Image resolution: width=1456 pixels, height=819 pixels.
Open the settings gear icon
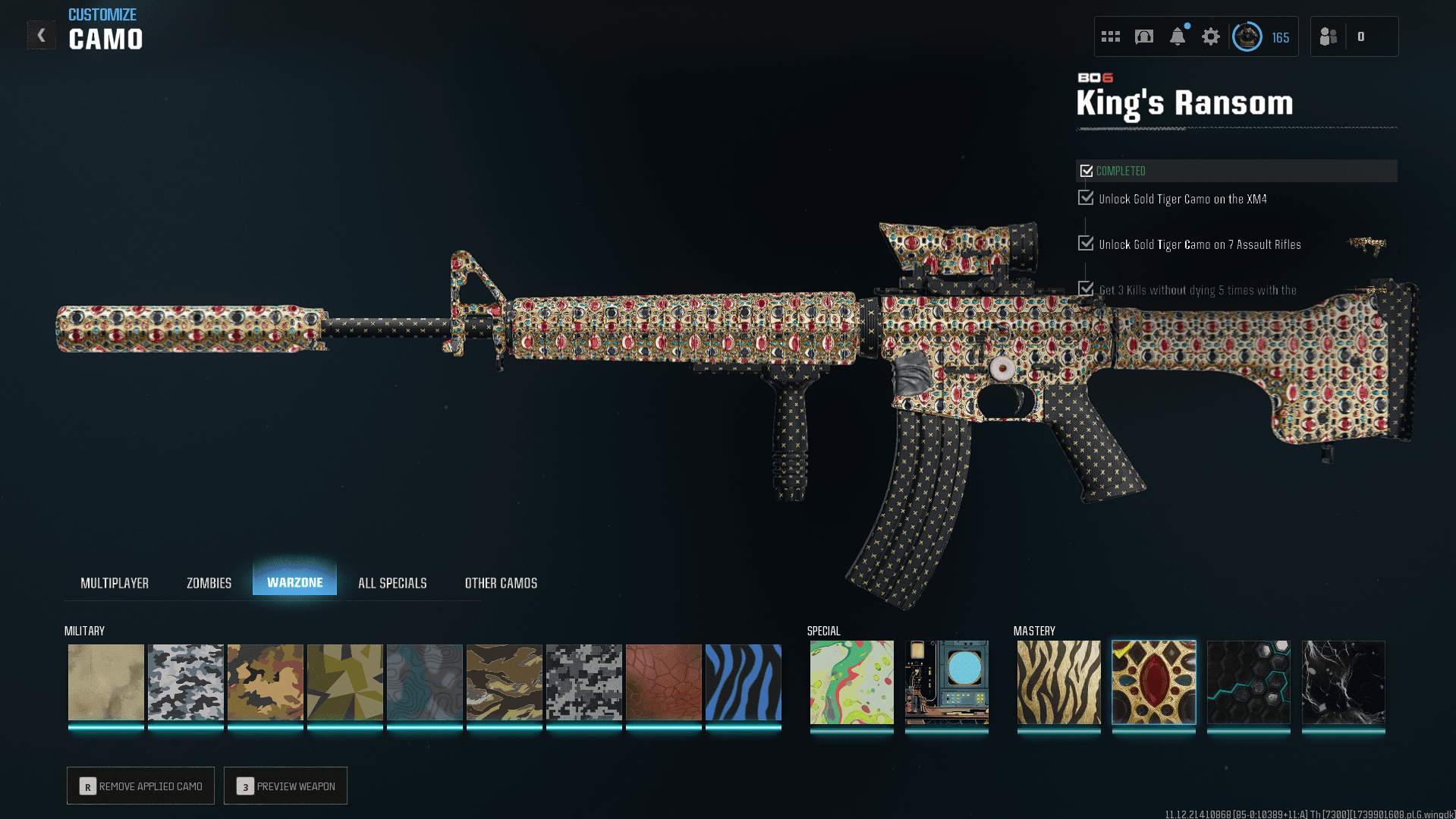[1210, 36]
